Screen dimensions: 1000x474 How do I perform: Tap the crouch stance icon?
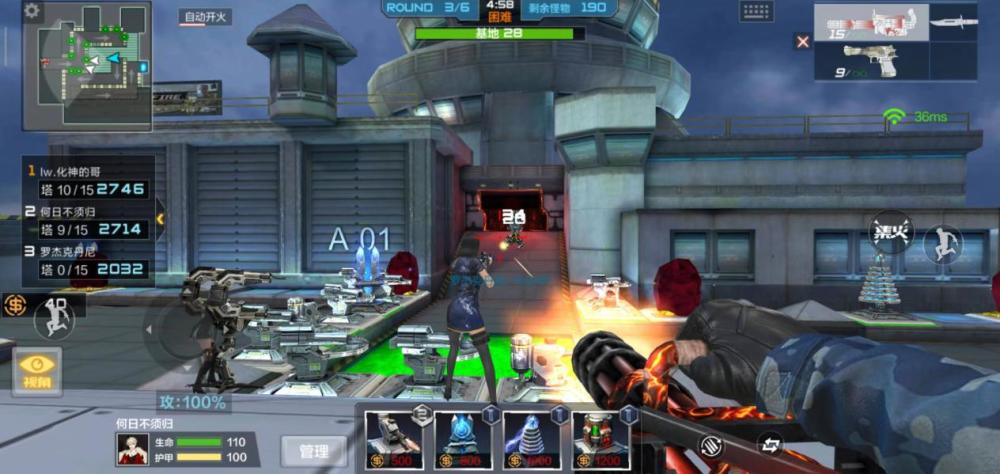54,319
